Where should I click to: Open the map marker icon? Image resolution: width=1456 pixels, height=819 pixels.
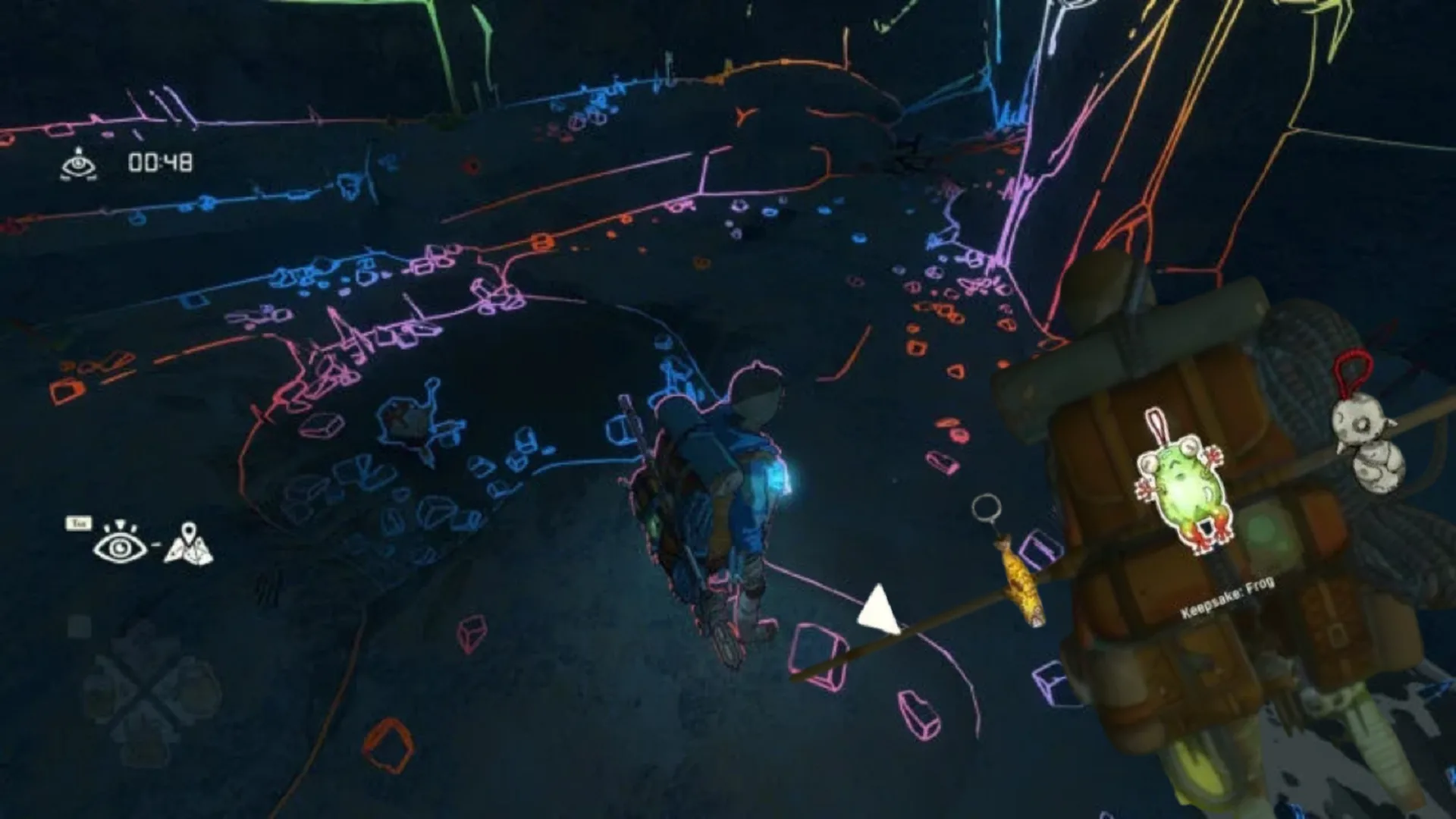(x=189, y=544)
